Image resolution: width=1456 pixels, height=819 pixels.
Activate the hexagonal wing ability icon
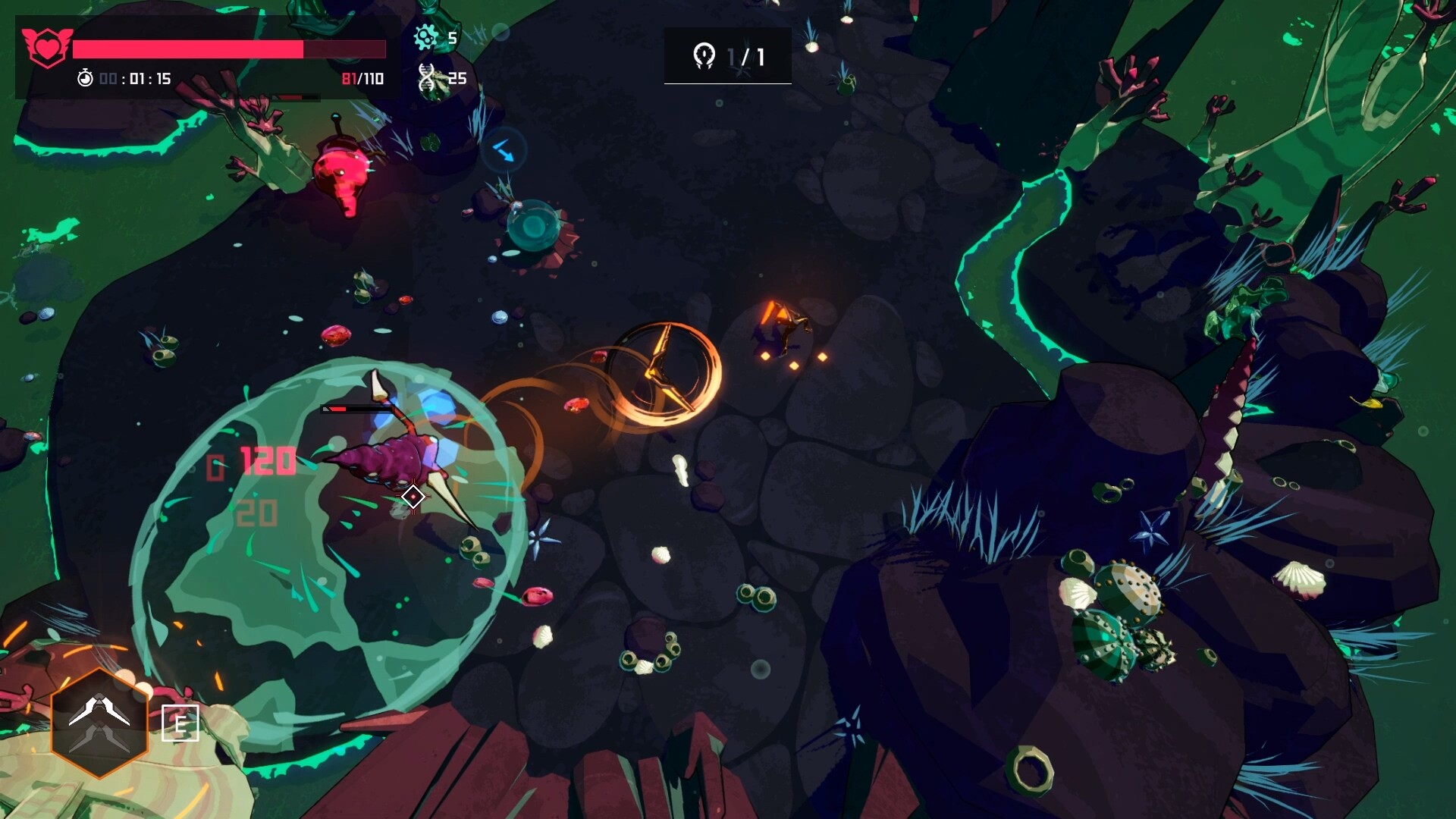99,723
